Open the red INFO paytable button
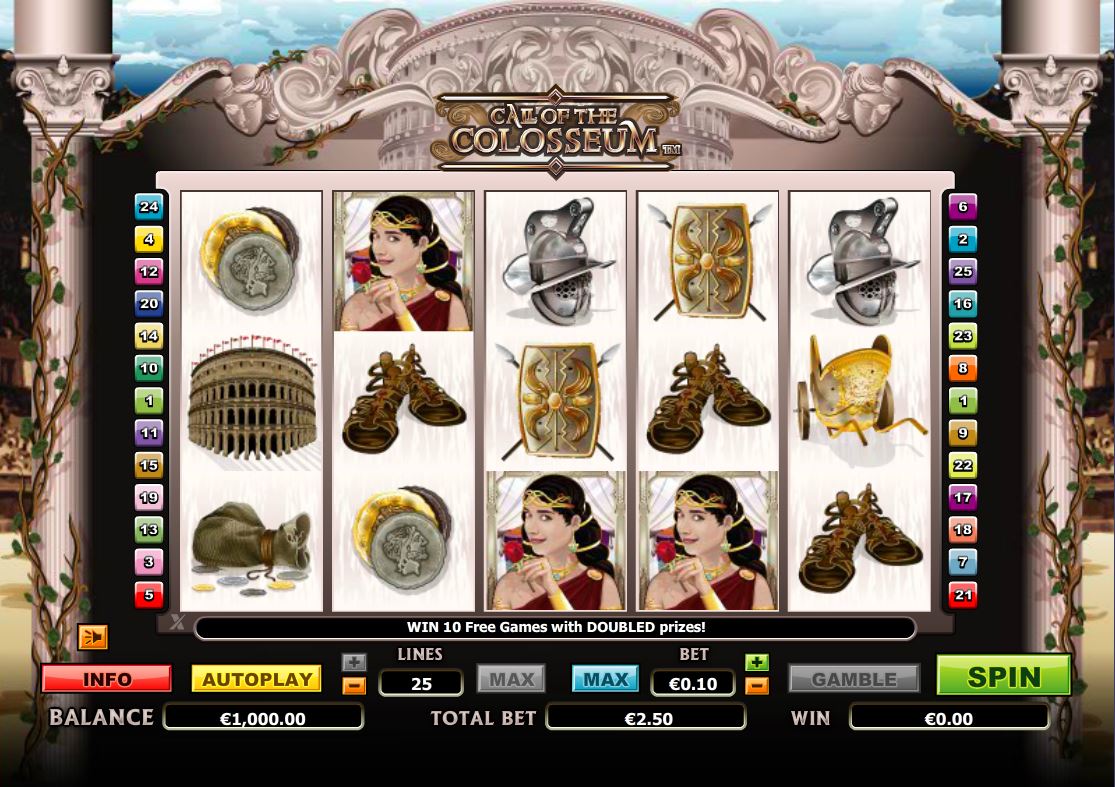1115x787 pixels. [107, 679]
